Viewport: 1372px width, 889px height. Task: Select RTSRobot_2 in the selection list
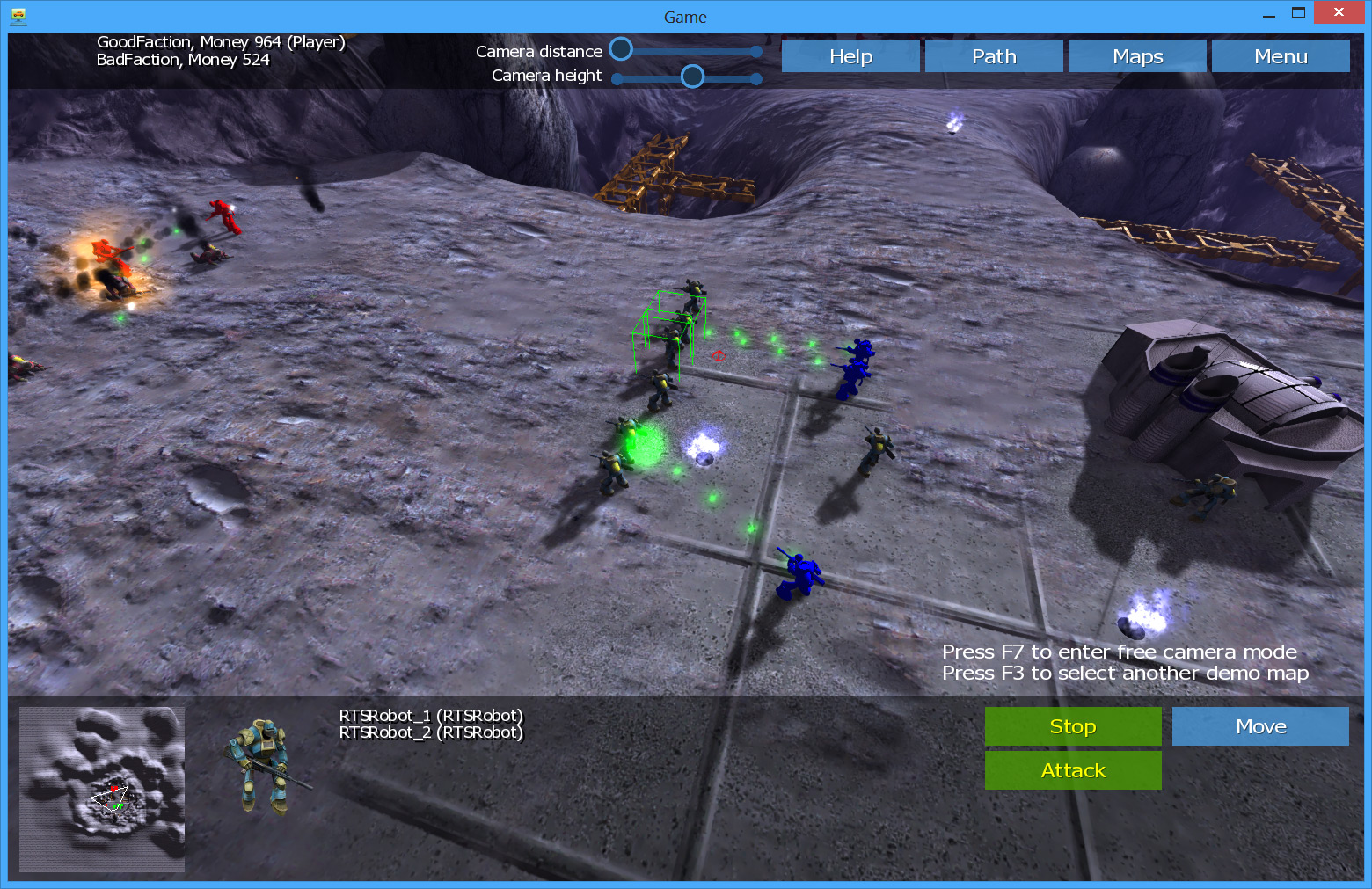pyautogui.click(x=431, y=732)
